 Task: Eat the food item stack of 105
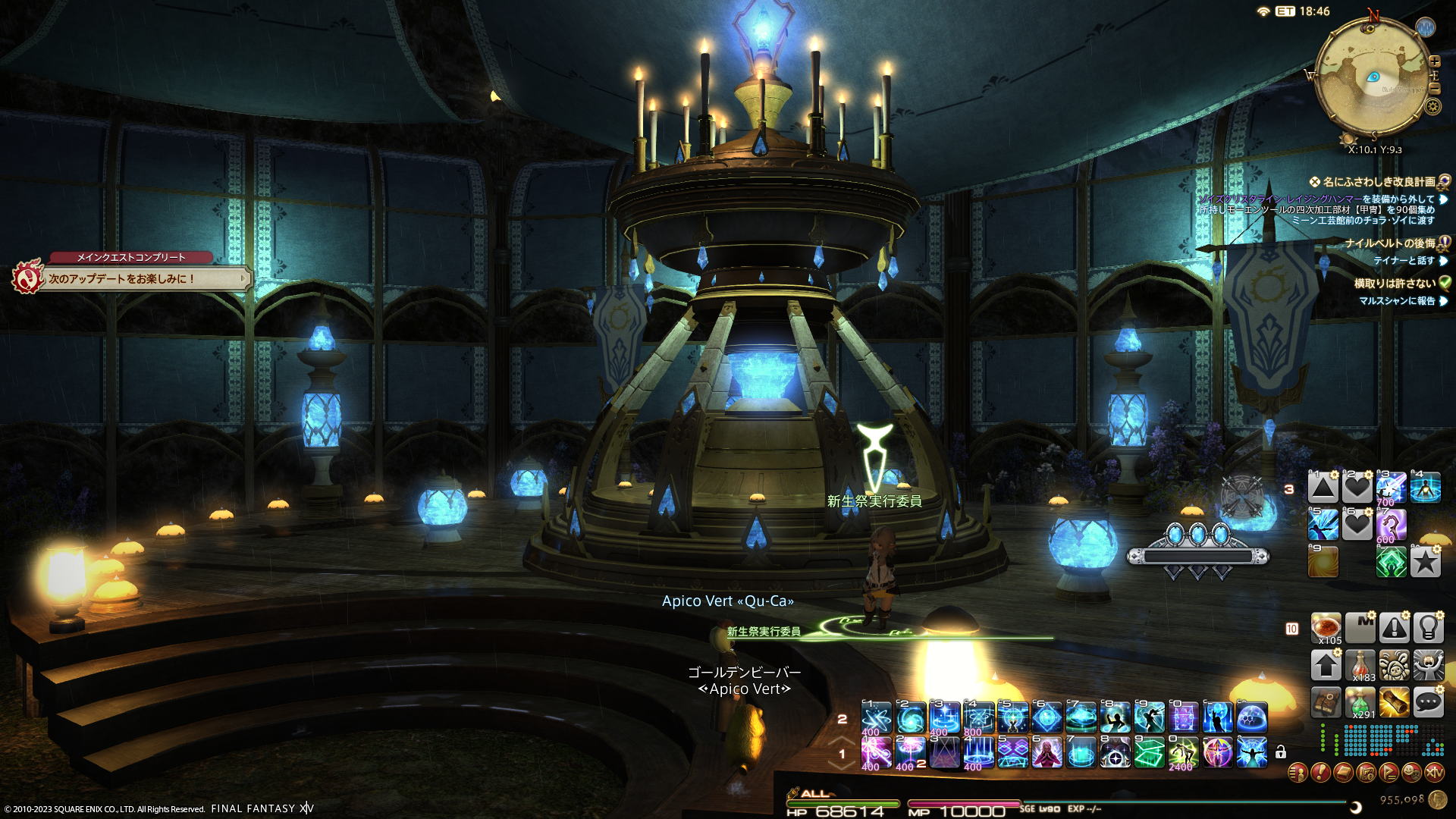pyautogui.click(x=1326, y=628)
